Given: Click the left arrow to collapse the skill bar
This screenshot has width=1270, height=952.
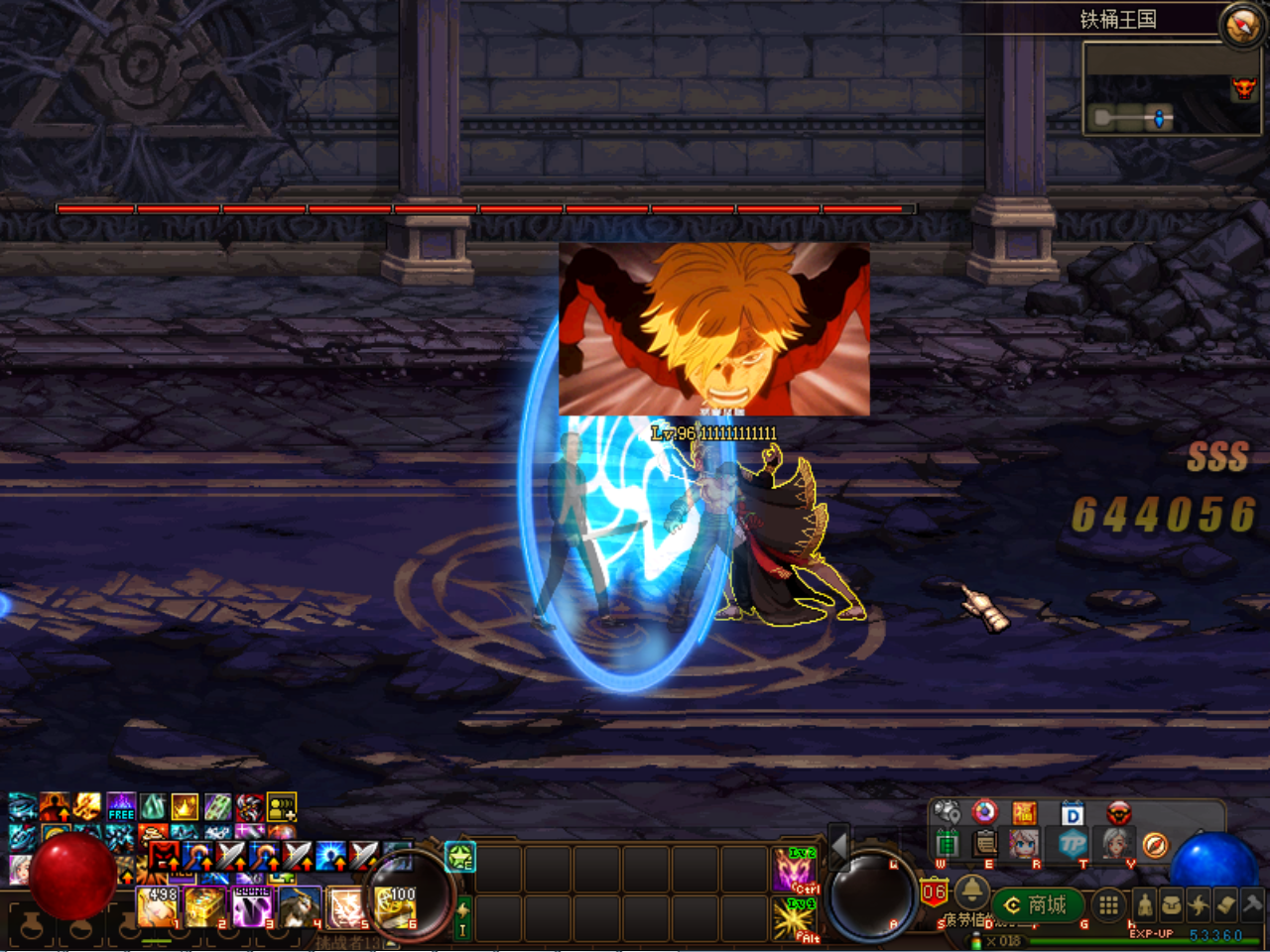Looking at the screenshot, I should (839, 846).
